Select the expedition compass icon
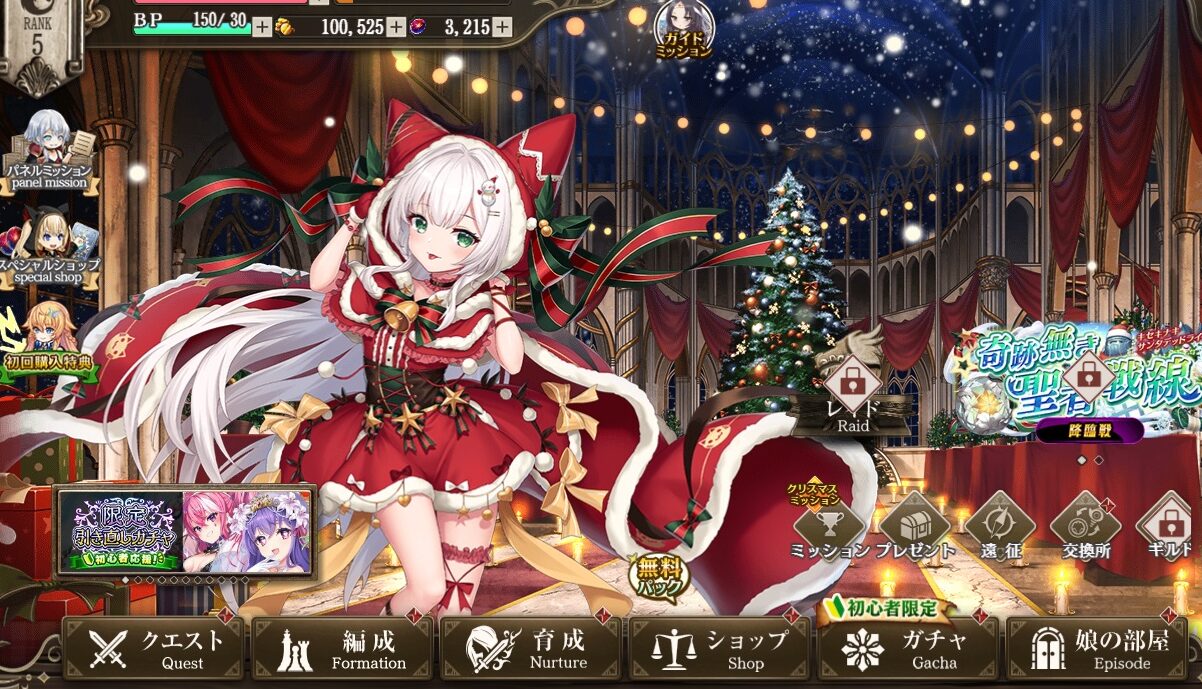 pyautogui.click(x=998, y=527)
